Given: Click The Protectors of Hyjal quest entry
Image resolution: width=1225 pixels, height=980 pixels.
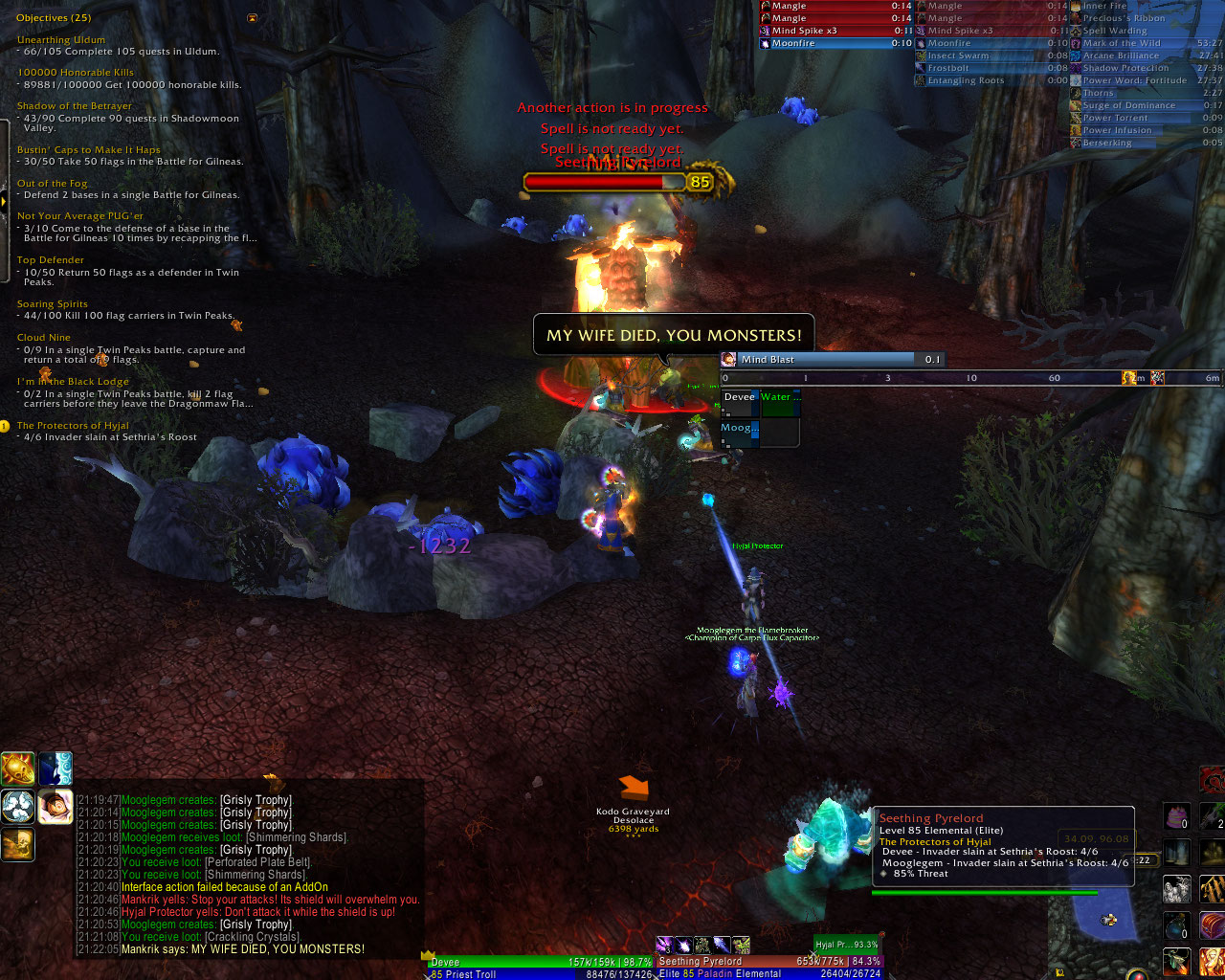Looking at the screenshot, I should pos(73,426).
